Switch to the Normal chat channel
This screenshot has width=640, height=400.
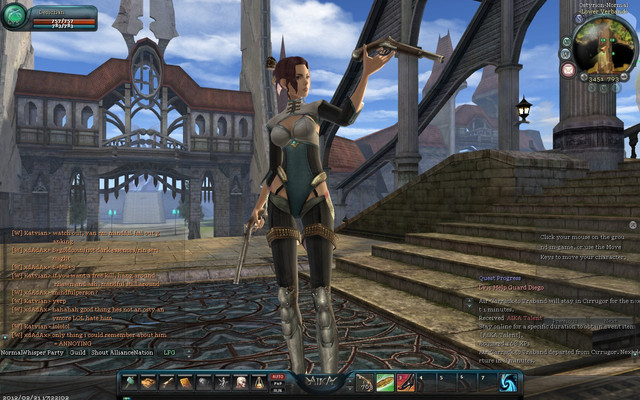point(11,353)
